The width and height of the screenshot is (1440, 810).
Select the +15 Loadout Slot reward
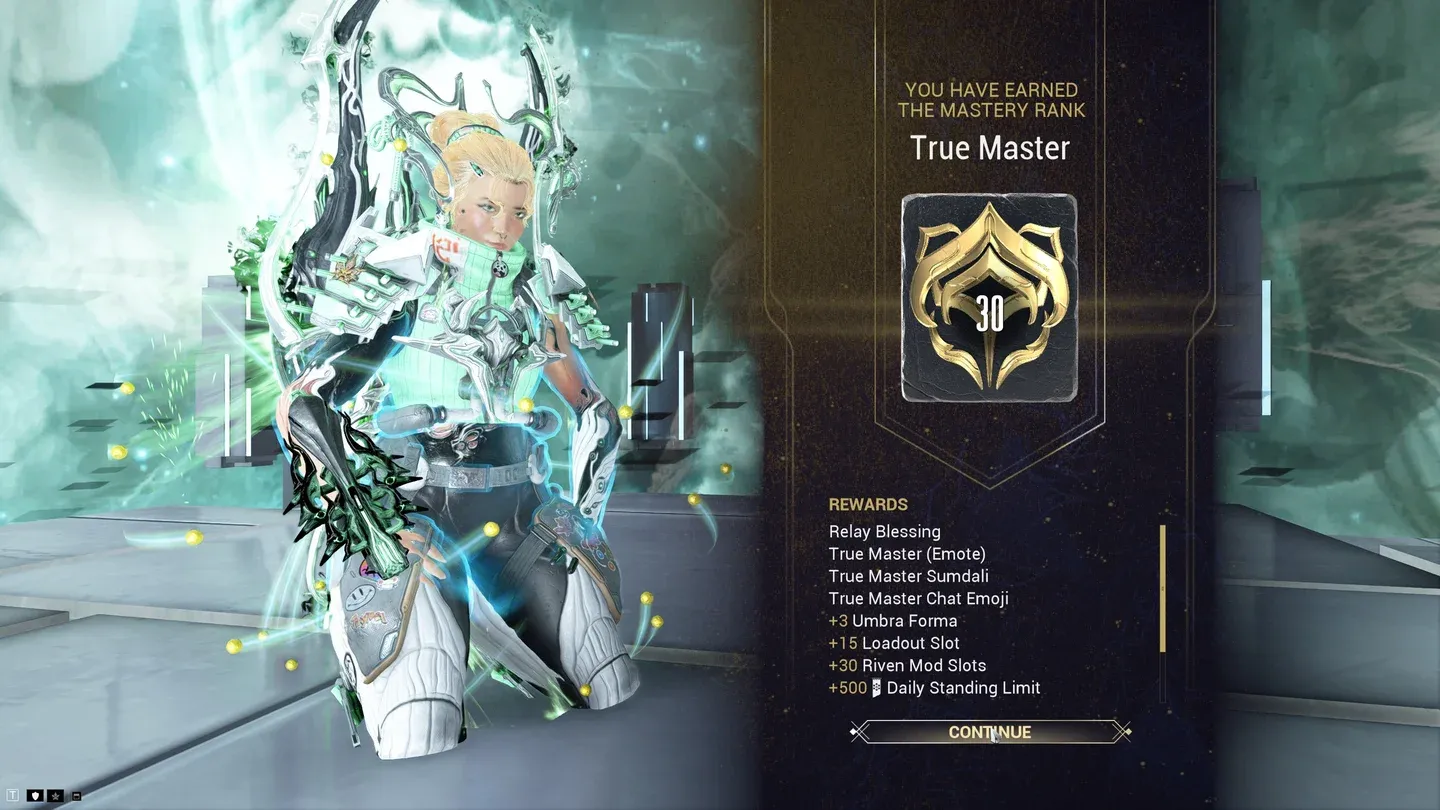[894, 643]
